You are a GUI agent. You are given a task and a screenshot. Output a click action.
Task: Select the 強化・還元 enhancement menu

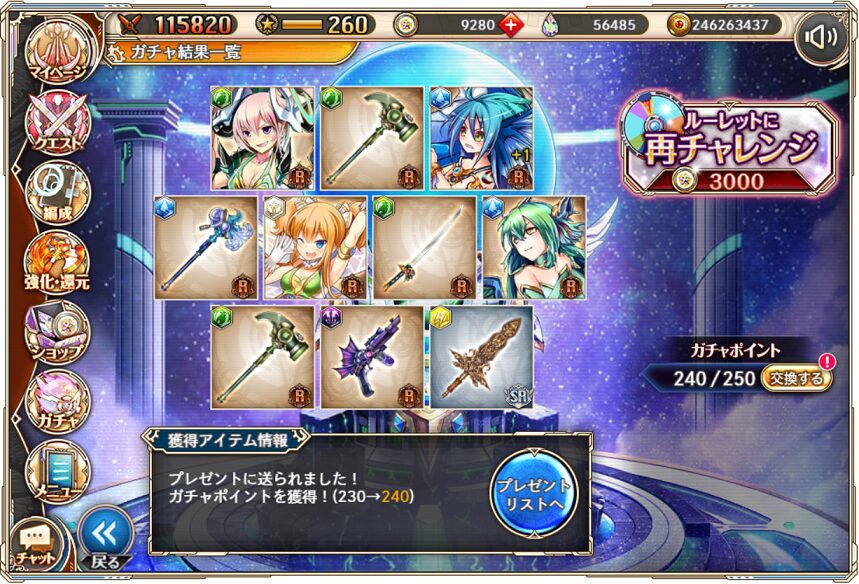pyautogui.click(x=57, y=262)
